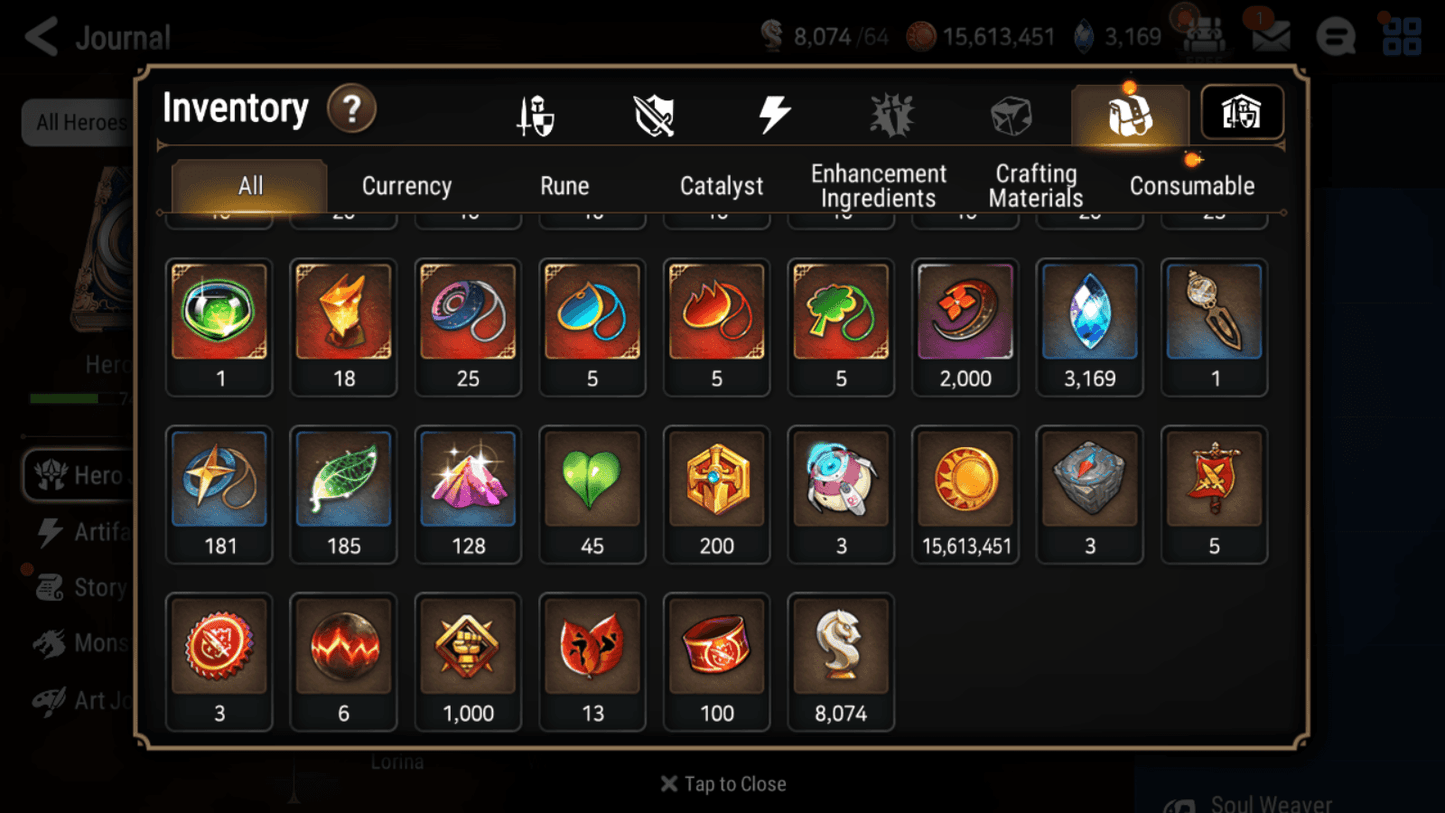Image resolution: width=1445 pixels, height=813 pixels.
Task: Click the Journal back arrow
Action: coord(42,36)
